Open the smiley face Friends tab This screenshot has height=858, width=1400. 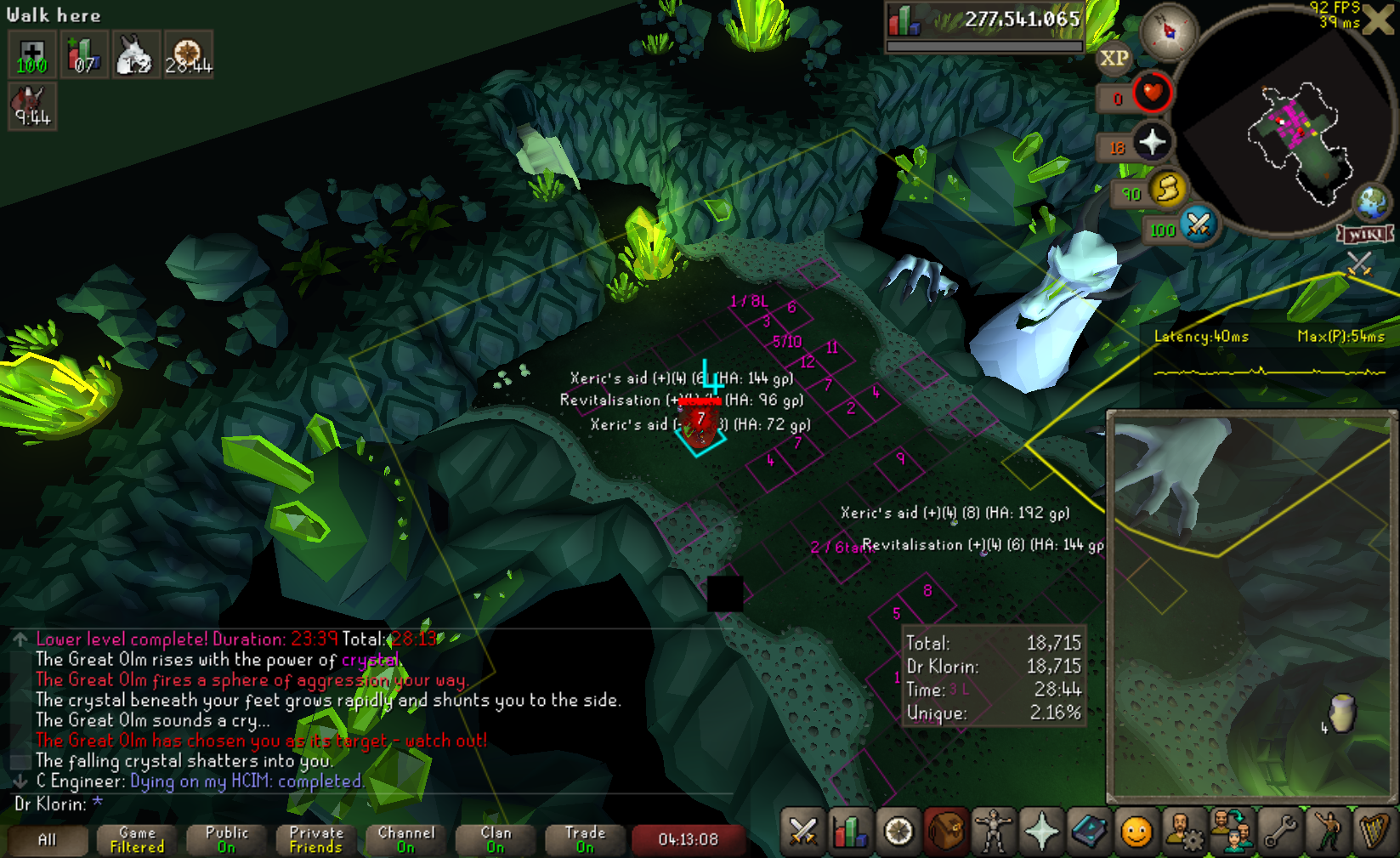click(x=1136, y=831)
